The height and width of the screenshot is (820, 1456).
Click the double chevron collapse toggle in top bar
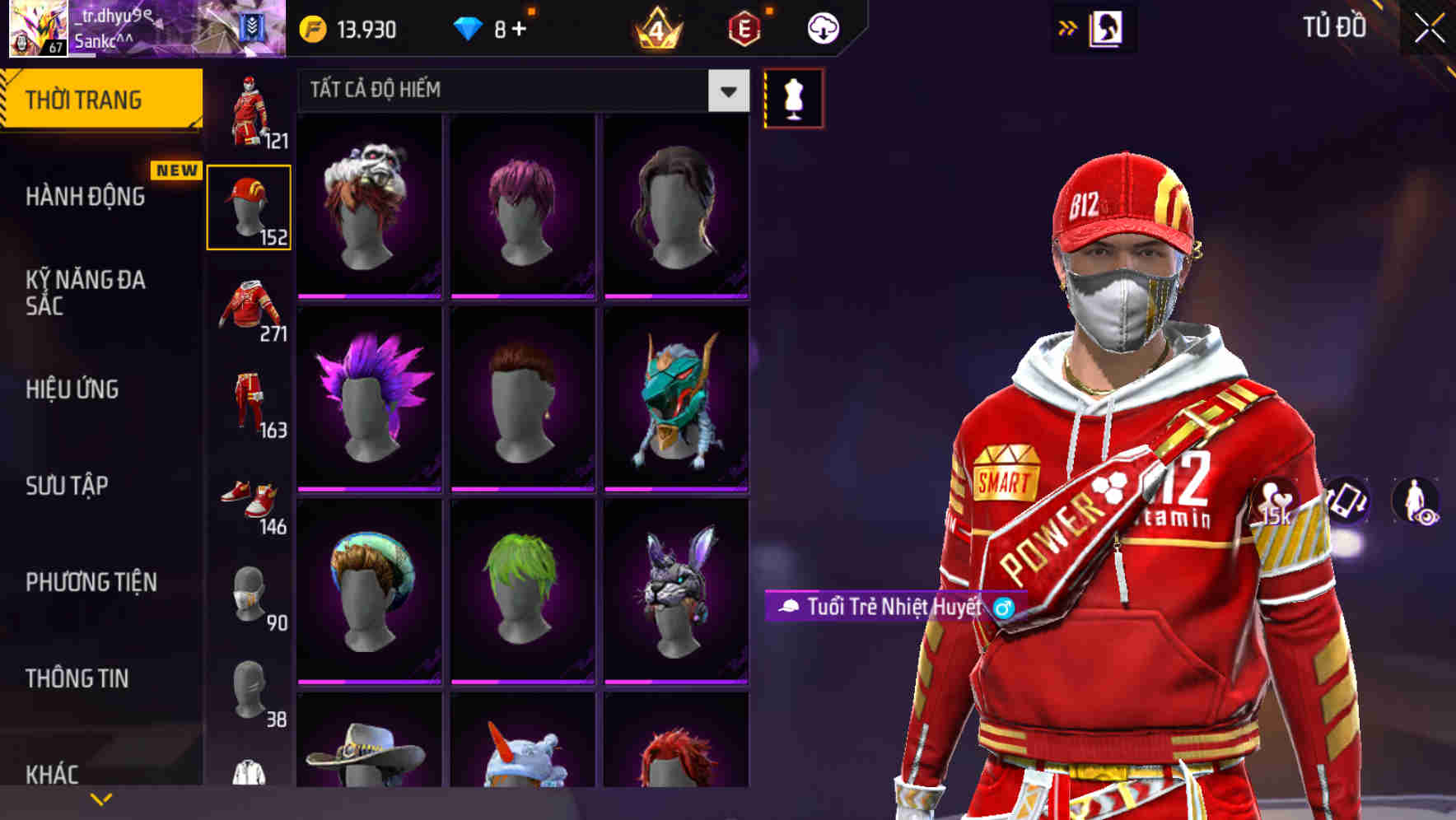[x=1067, y=27]
